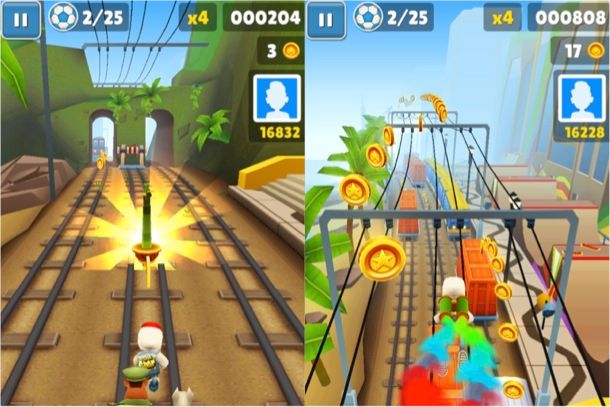Pause the run with score 000808
Viewport: 610px width, 407px height.
point(327,19)
